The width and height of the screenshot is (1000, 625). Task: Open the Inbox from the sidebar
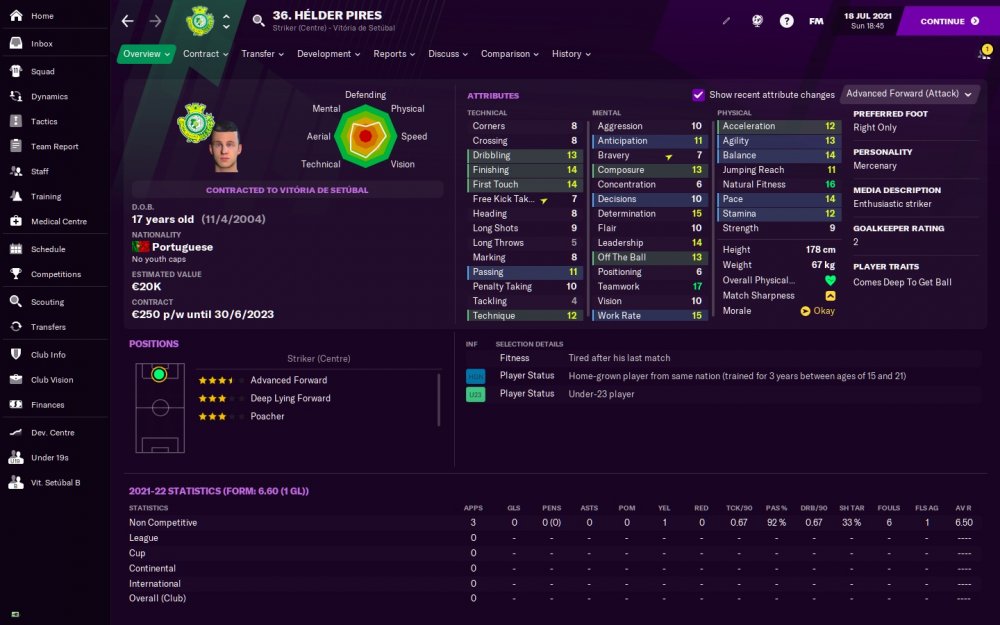click(x=42, y=44)
